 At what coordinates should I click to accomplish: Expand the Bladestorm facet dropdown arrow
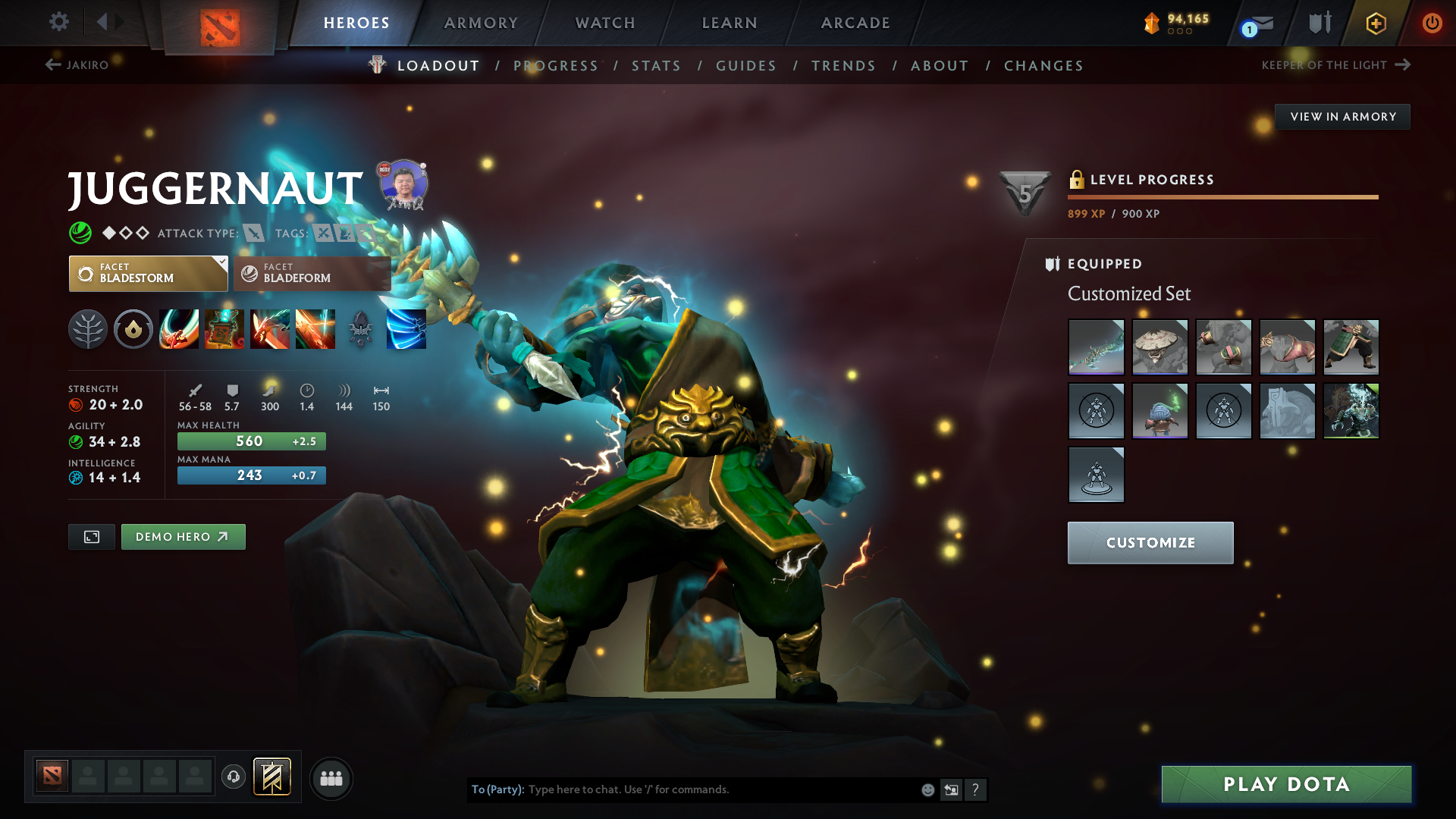(221, 262)
